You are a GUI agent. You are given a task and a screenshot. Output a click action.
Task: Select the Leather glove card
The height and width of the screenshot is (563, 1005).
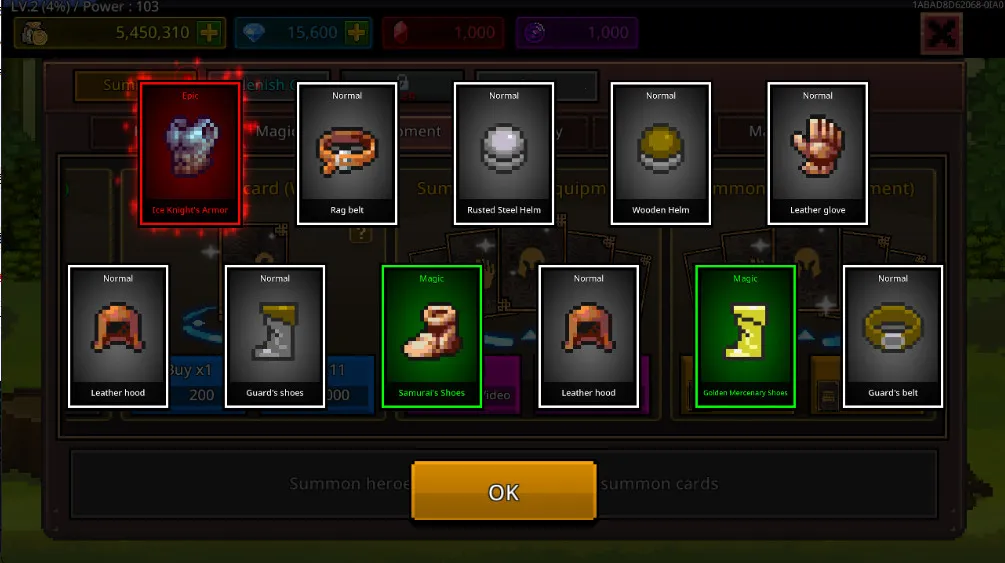[x=817, y=154]
